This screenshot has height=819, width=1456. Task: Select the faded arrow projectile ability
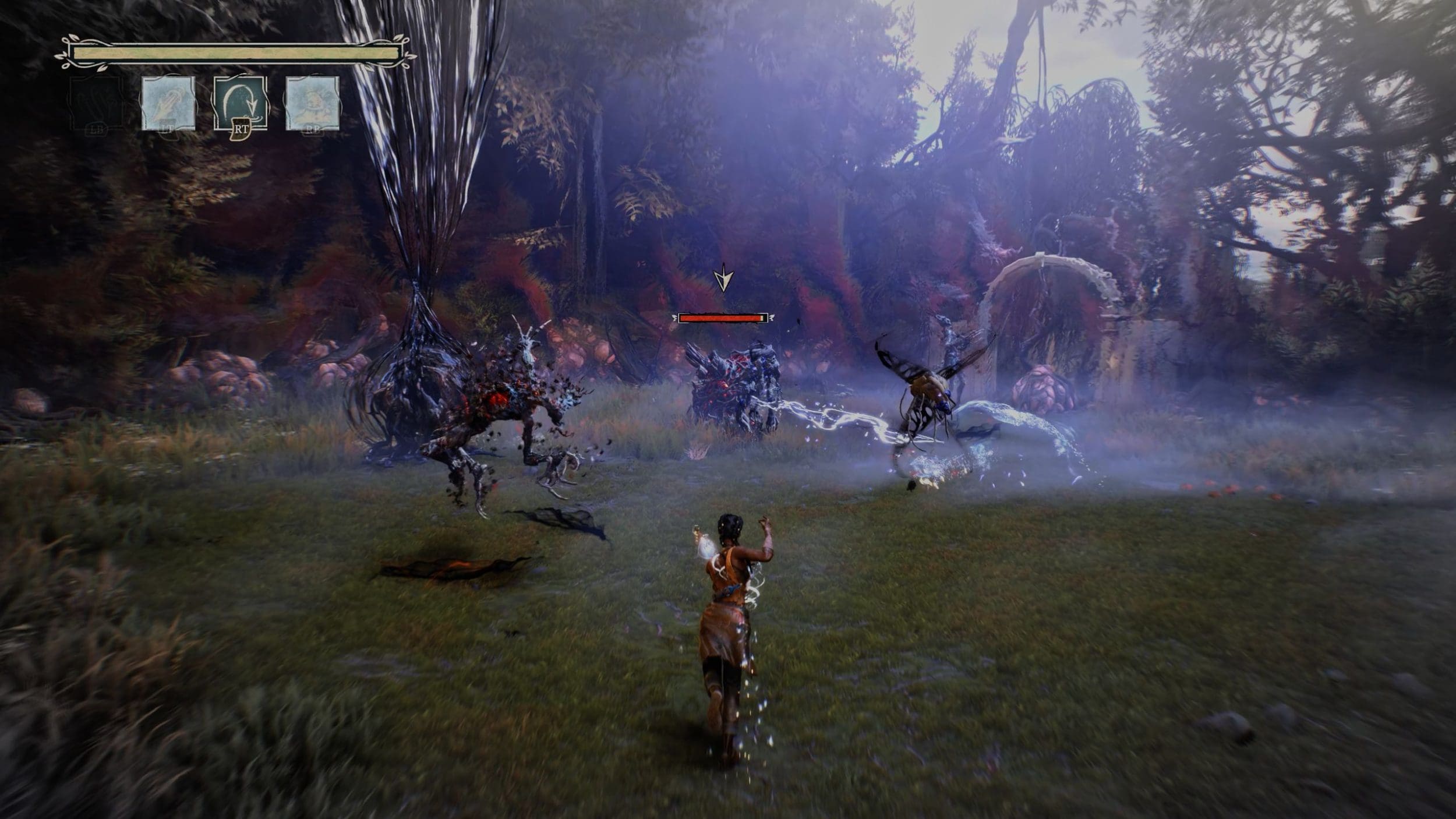[168, 103]
